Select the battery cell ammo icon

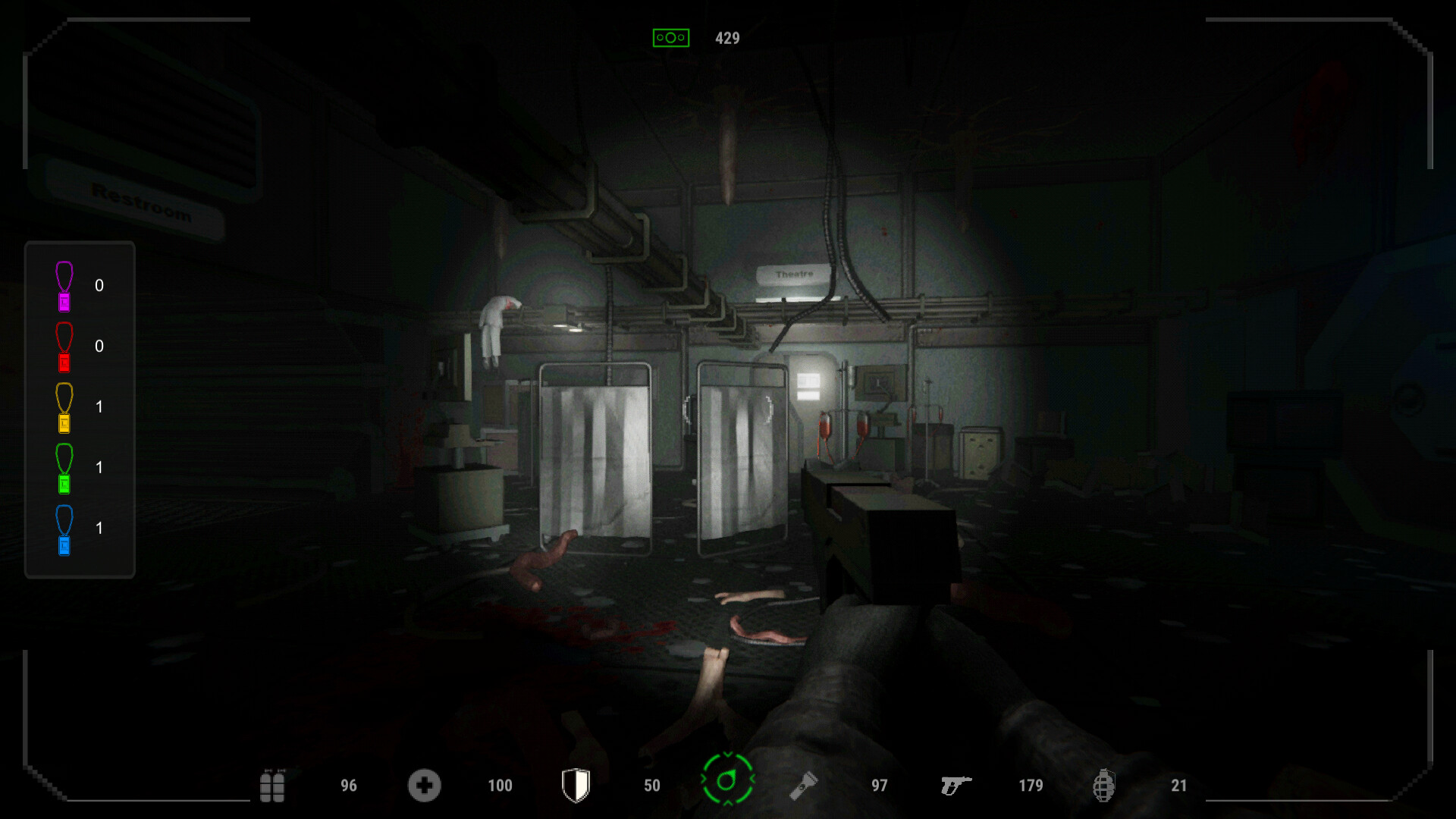pyautogui.click(x=273, y=786)
